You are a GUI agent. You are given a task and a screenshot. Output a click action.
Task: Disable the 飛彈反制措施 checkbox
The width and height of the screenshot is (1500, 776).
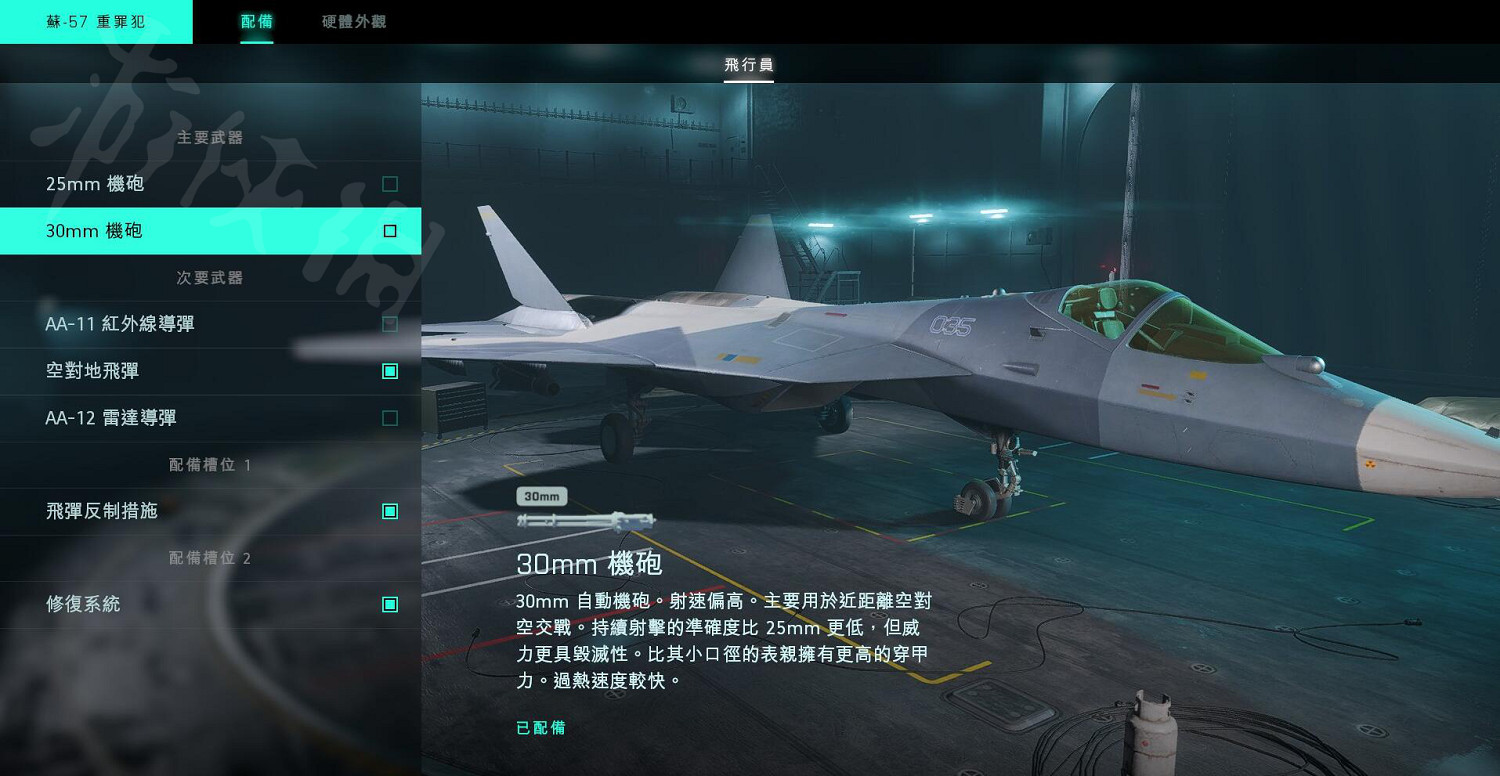(389, 510)
